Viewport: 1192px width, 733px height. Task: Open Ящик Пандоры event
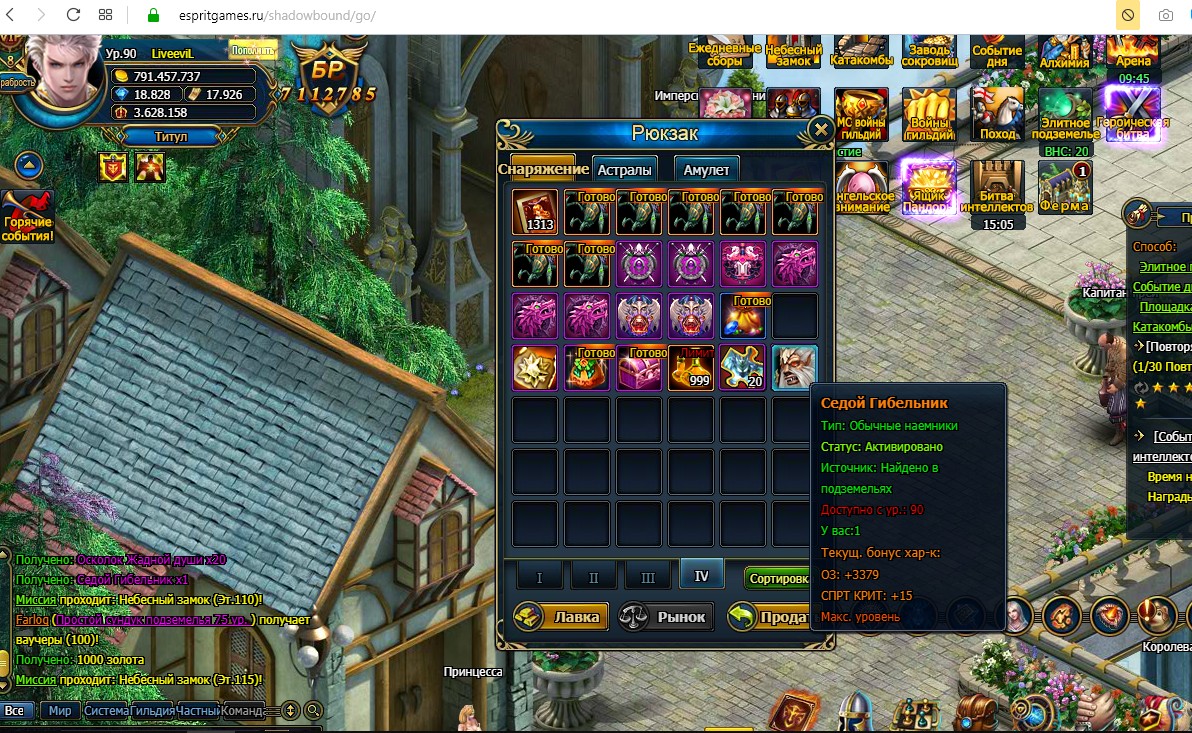tap(926, 187)
